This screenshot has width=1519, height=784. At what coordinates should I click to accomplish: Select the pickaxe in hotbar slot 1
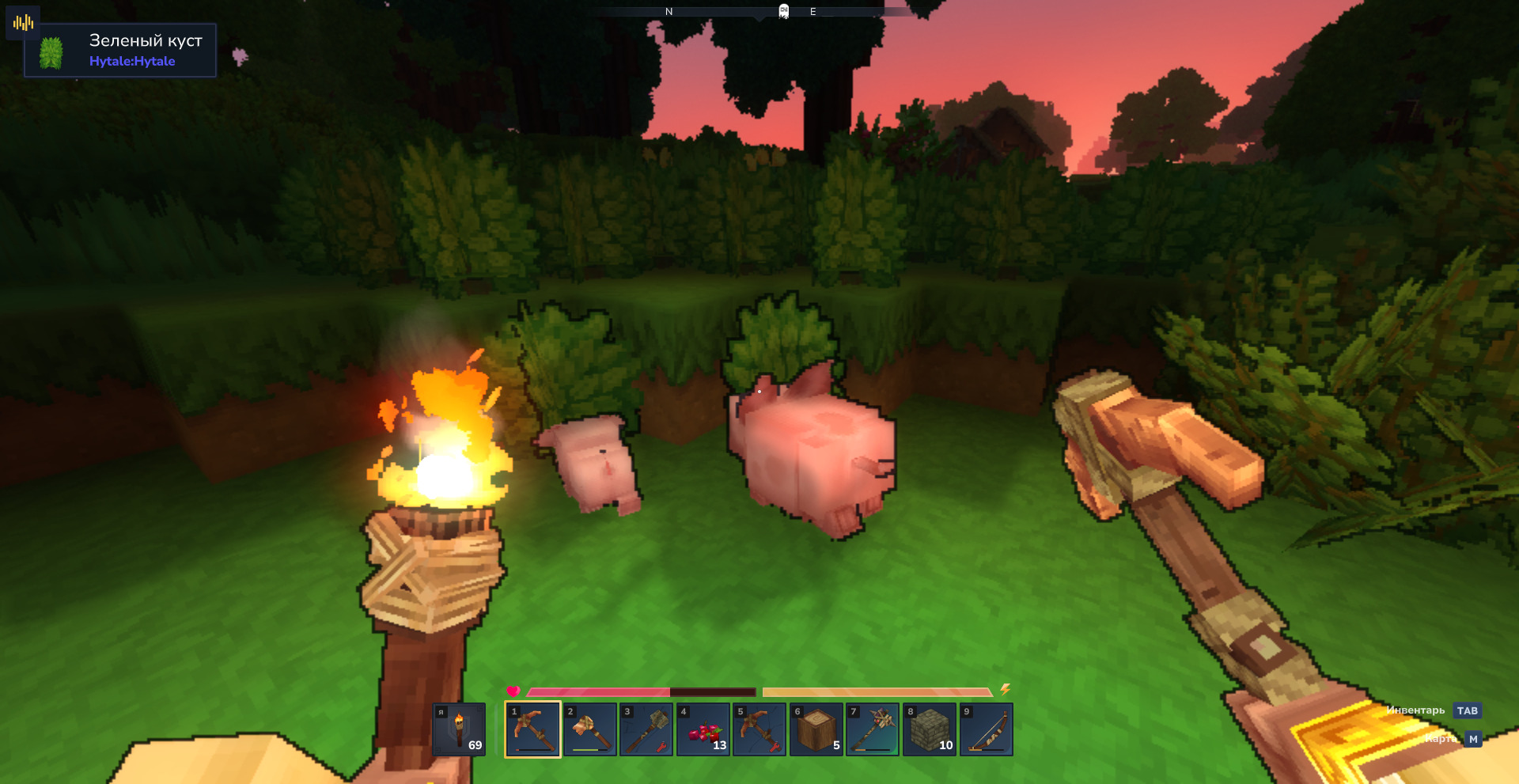point(532,729)
